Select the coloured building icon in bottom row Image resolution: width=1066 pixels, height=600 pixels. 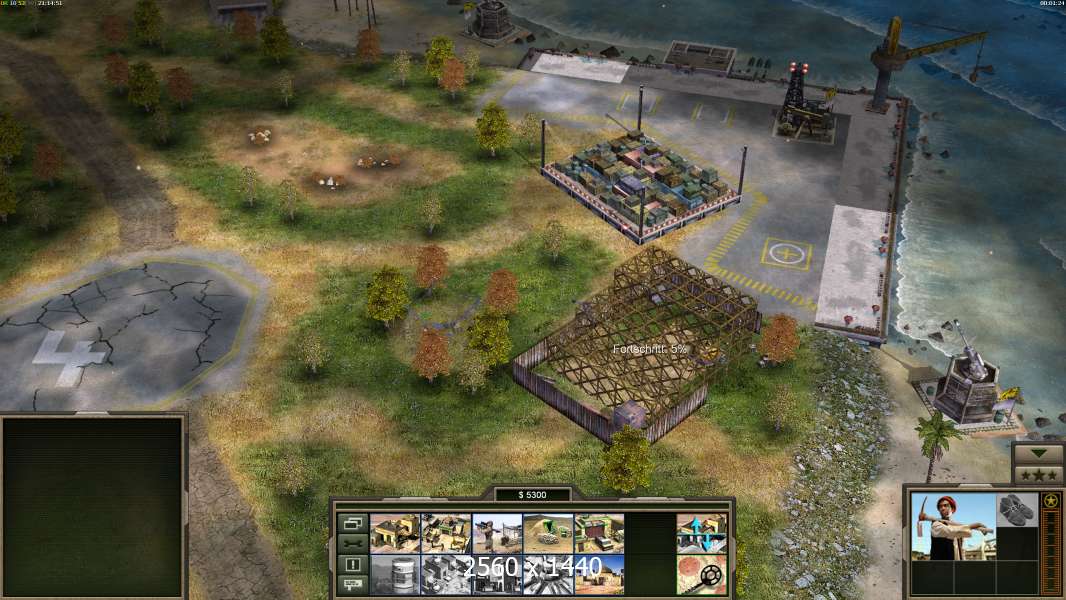(599, 574)
